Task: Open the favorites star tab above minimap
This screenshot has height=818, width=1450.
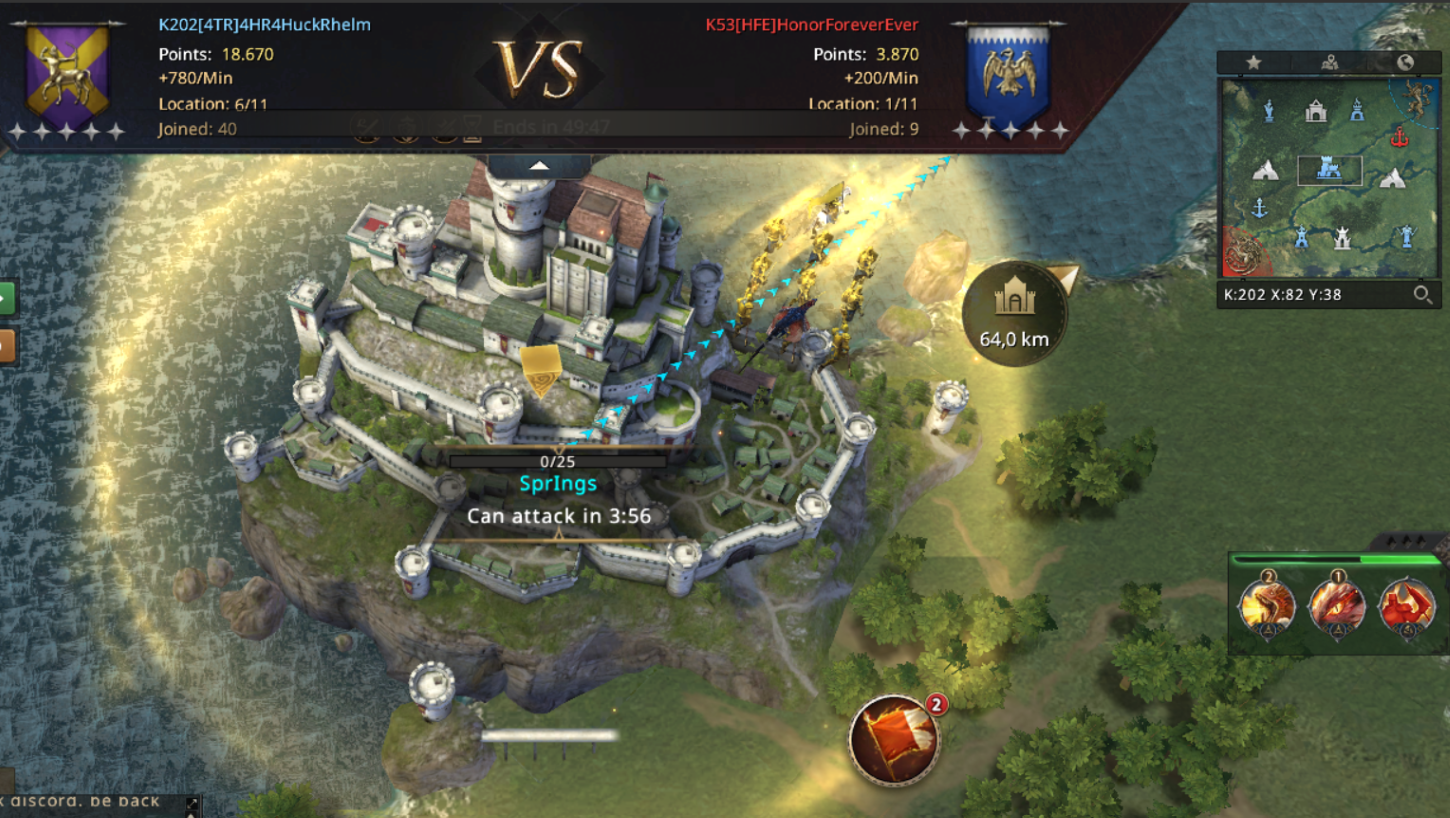Action: point(1253,62)
